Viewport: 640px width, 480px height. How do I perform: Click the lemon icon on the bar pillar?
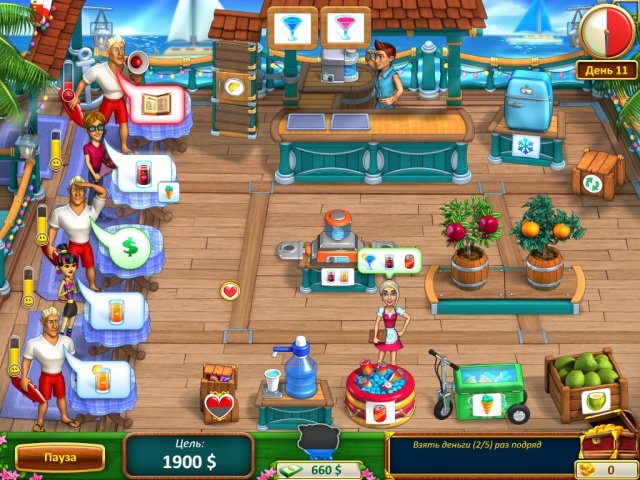click(232, 87)
